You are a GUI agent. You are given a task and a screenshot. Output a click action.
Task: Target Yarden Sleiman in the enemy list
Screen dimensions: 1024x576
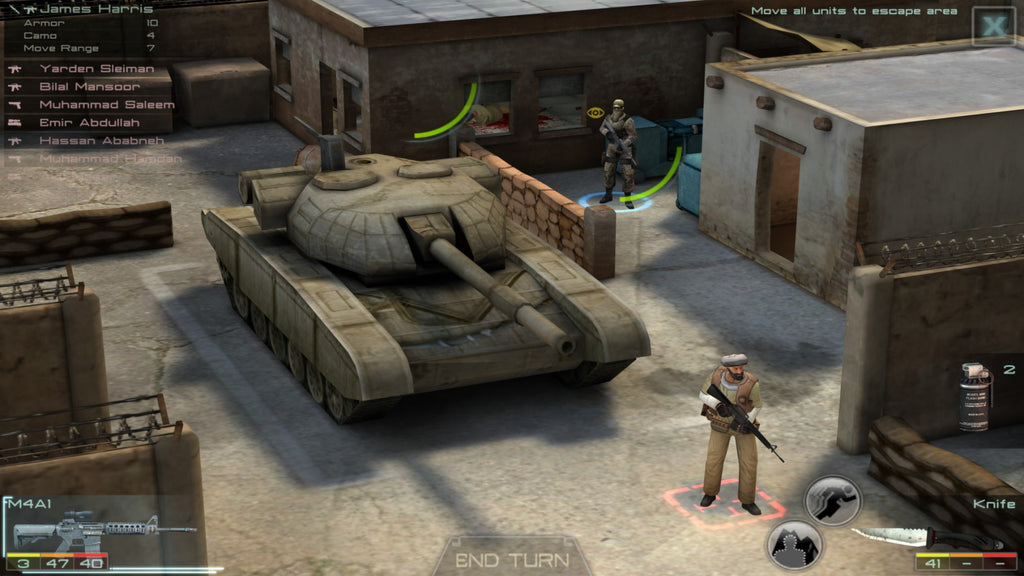pyautogui.click(x=96, y=69)
